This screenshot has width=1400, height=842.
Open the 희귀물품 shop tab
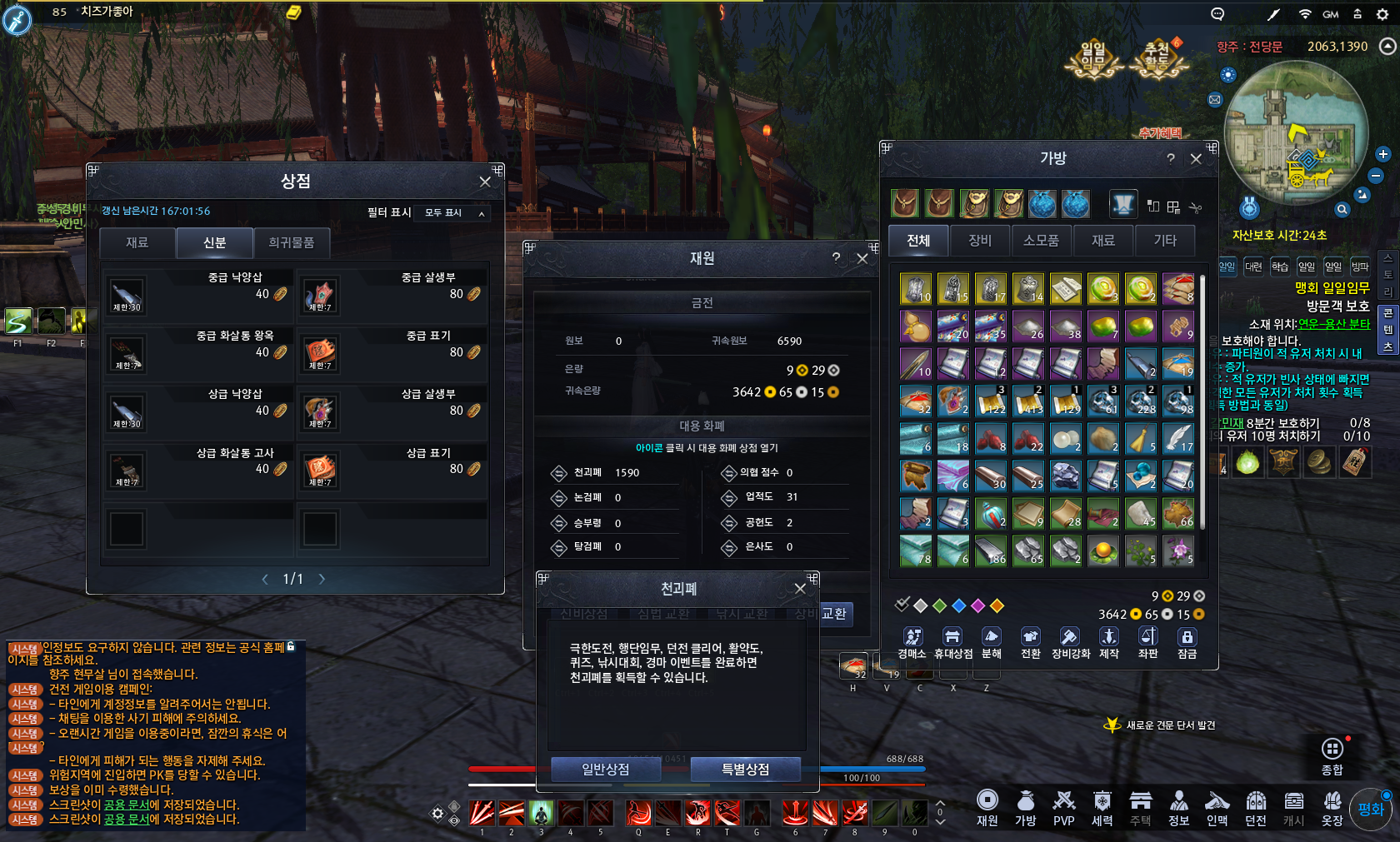point(292,242)
